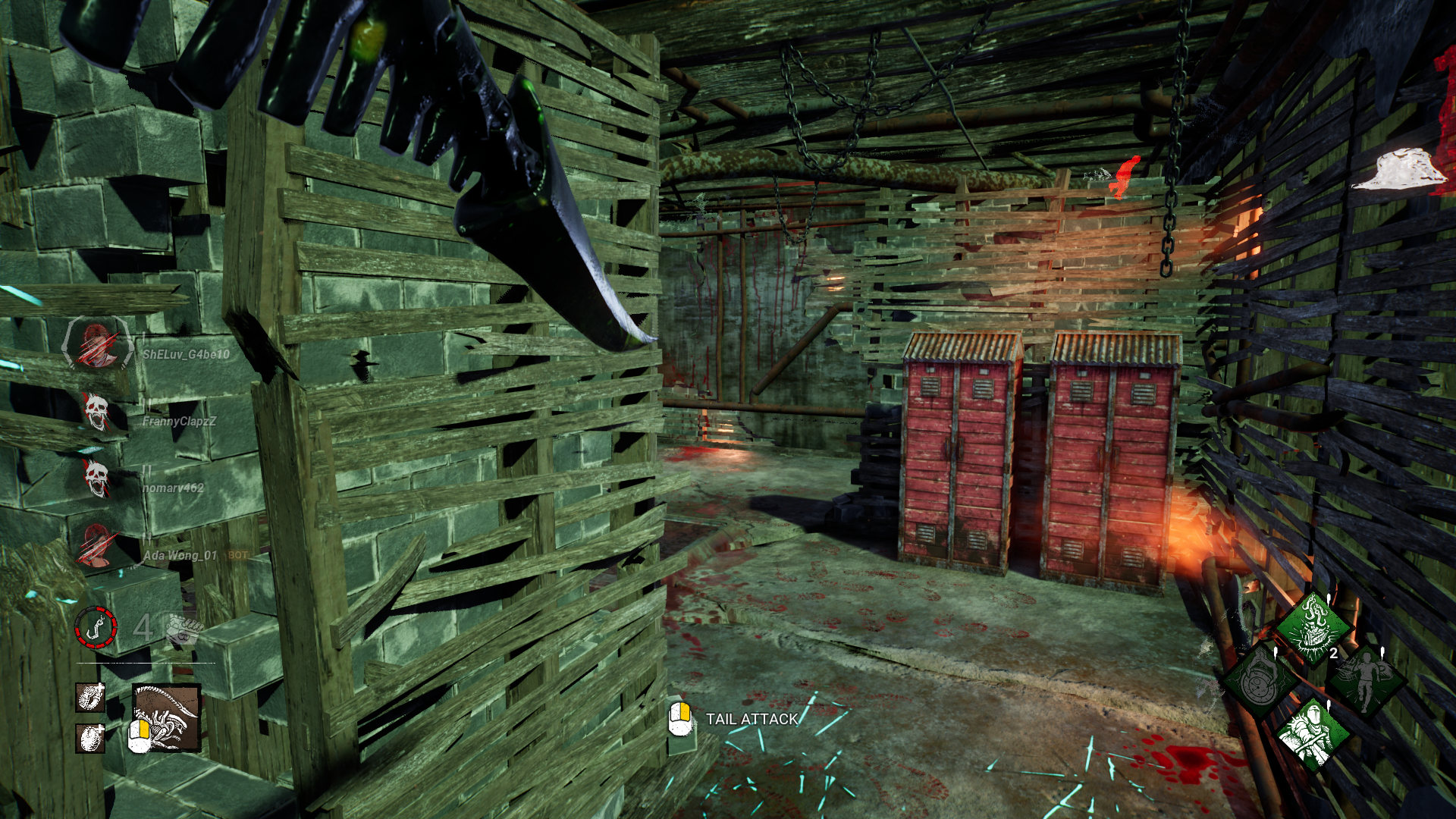Select the Ada Wong_01 bot portrait
Viewport: 1456px width, 819px height.
[96, 546]
